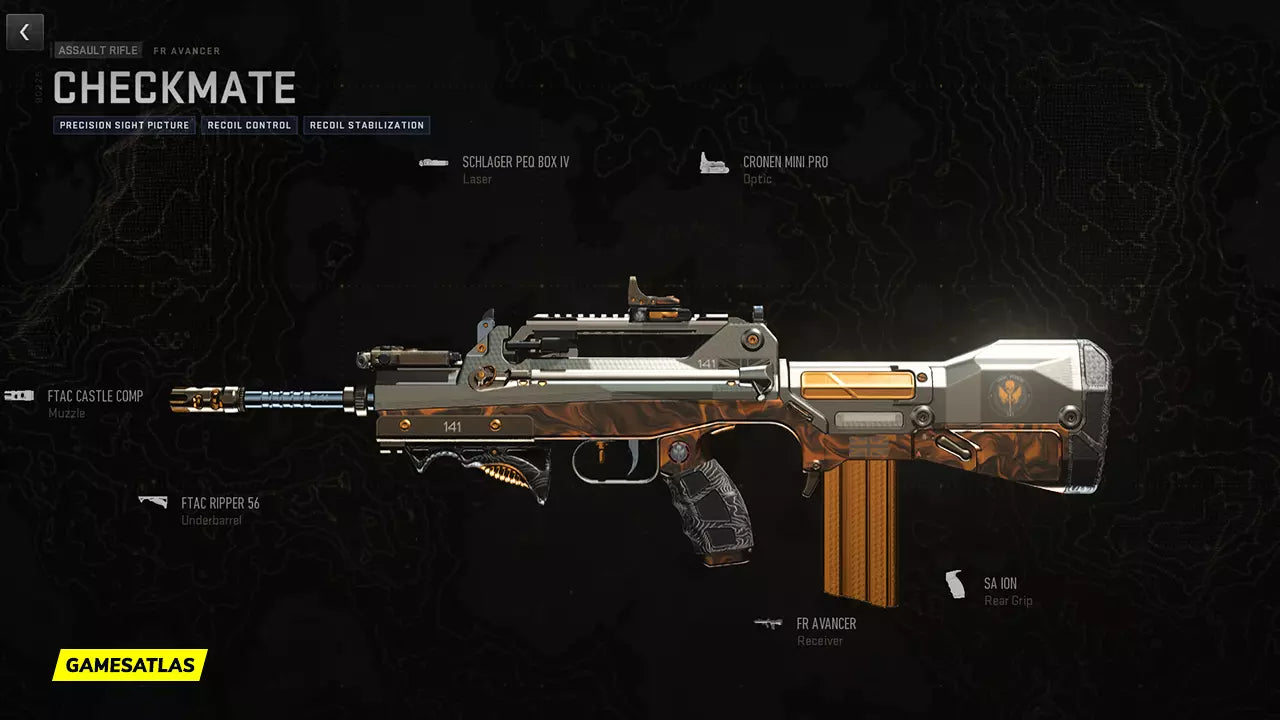Click the GamesAtlas watermark logo
Screen dimensions: 1280x720
(x=130, y=665)
